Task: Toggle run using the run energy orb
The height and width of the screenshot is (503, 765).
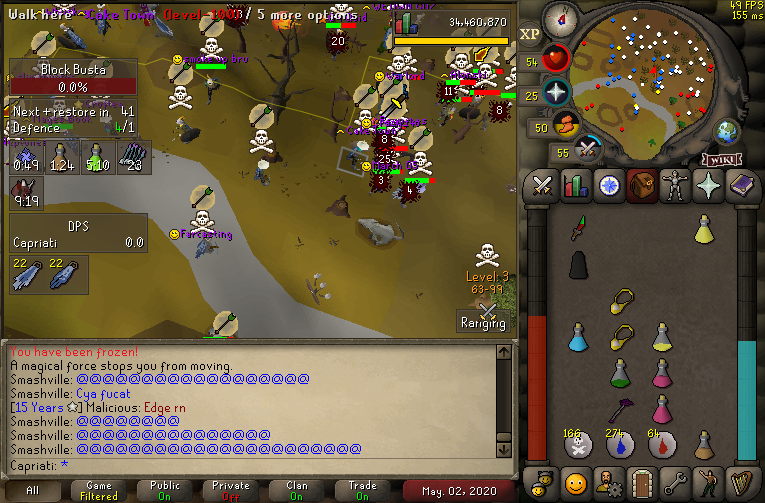Action: tap(566, 126)
